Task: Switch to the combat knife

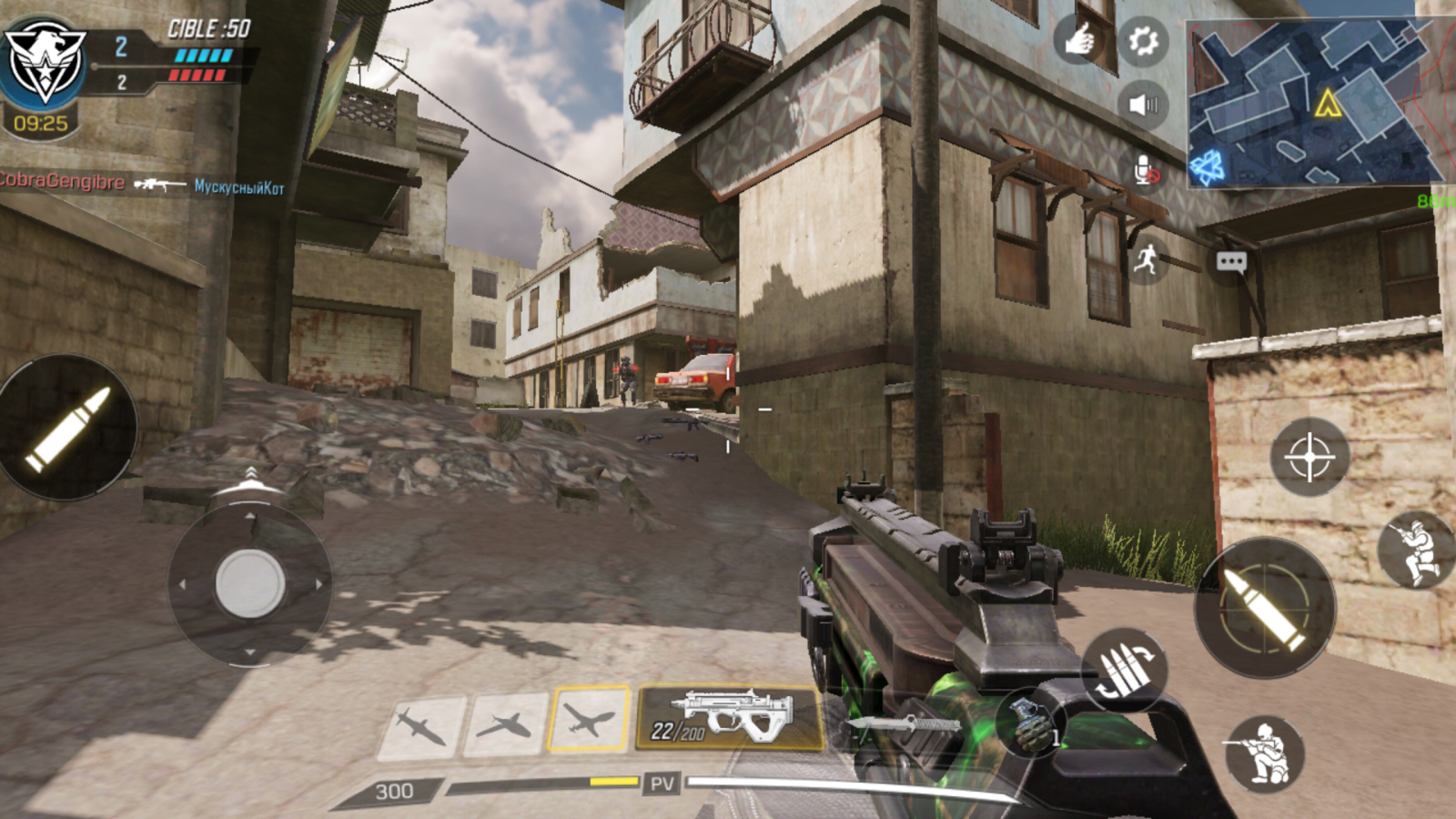Action: point(905,725)
